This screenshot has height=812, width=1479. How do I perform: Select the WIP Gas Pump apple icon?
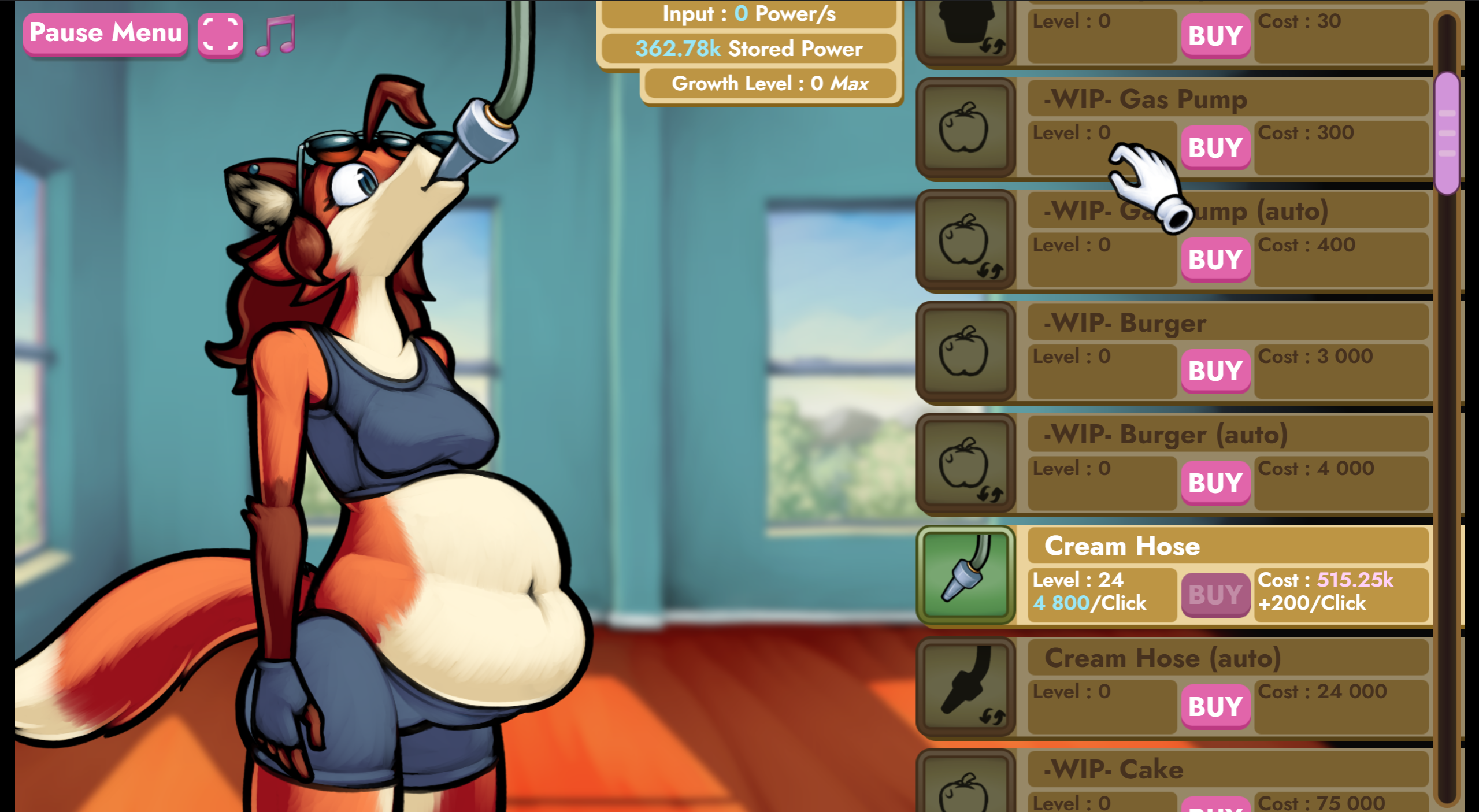966,128
